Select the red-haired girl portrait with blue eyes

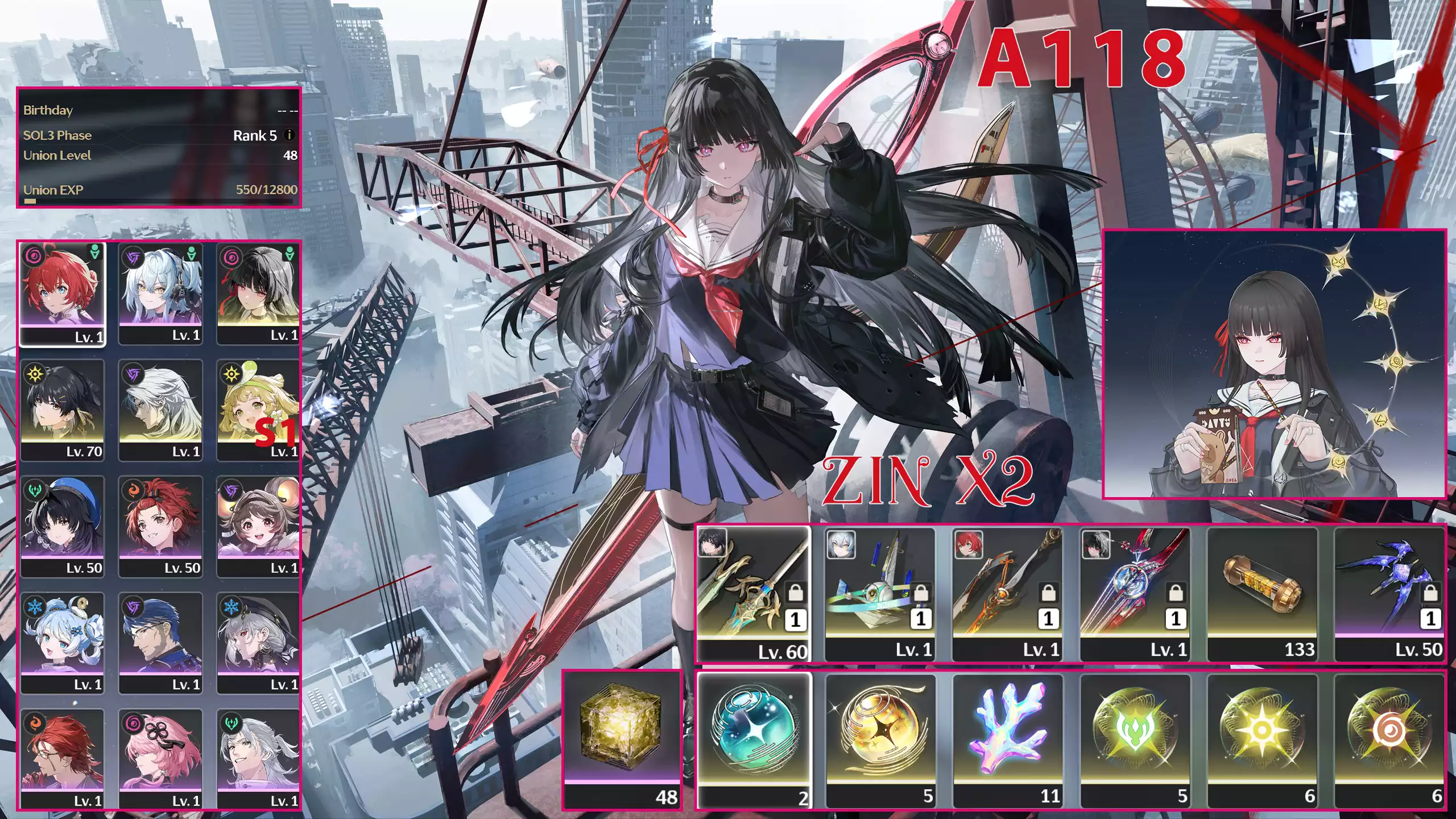click(63, 293)
